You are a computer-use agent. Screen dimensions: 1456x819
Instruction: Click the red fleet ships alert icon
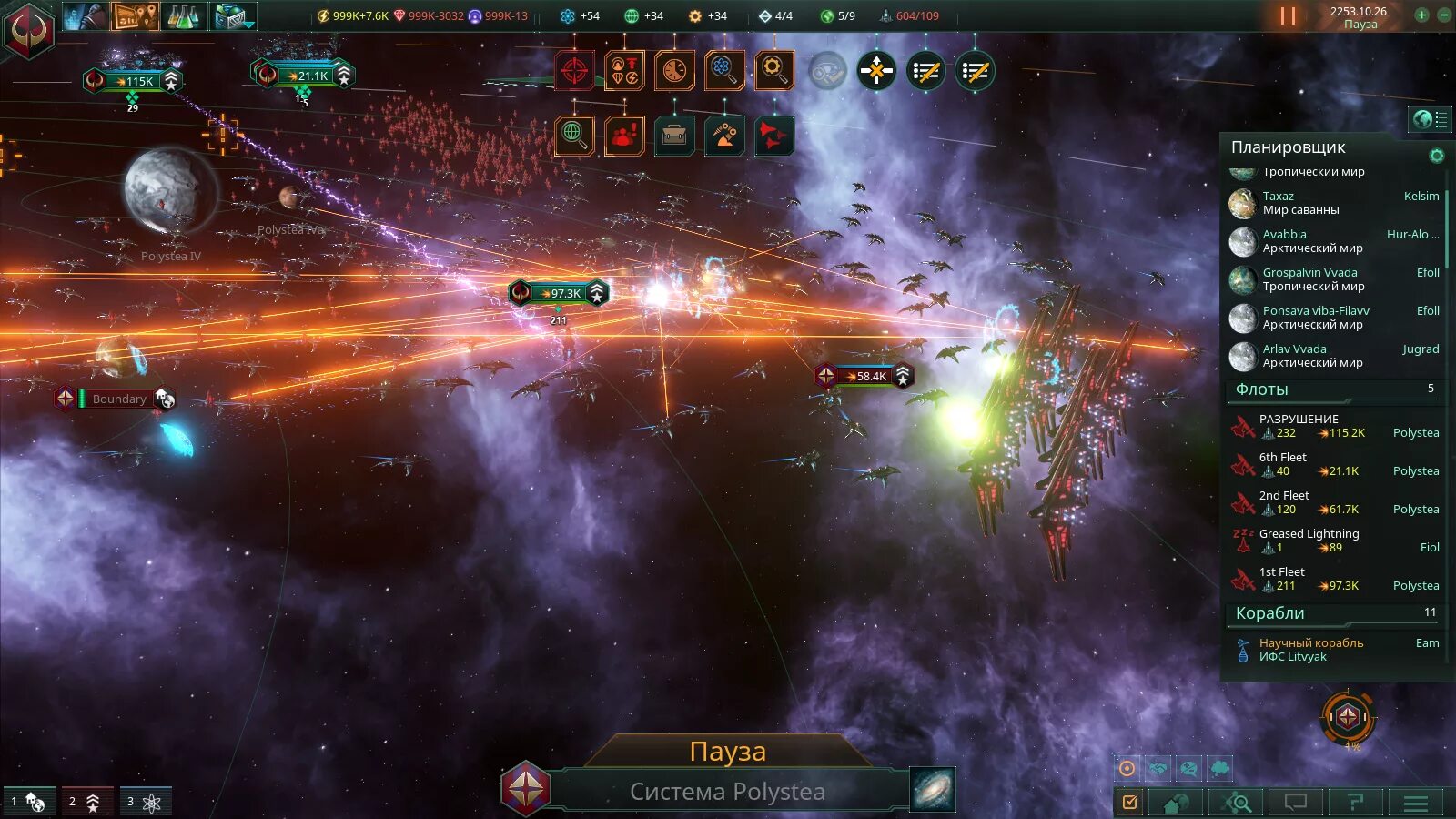tap(773, 136)
